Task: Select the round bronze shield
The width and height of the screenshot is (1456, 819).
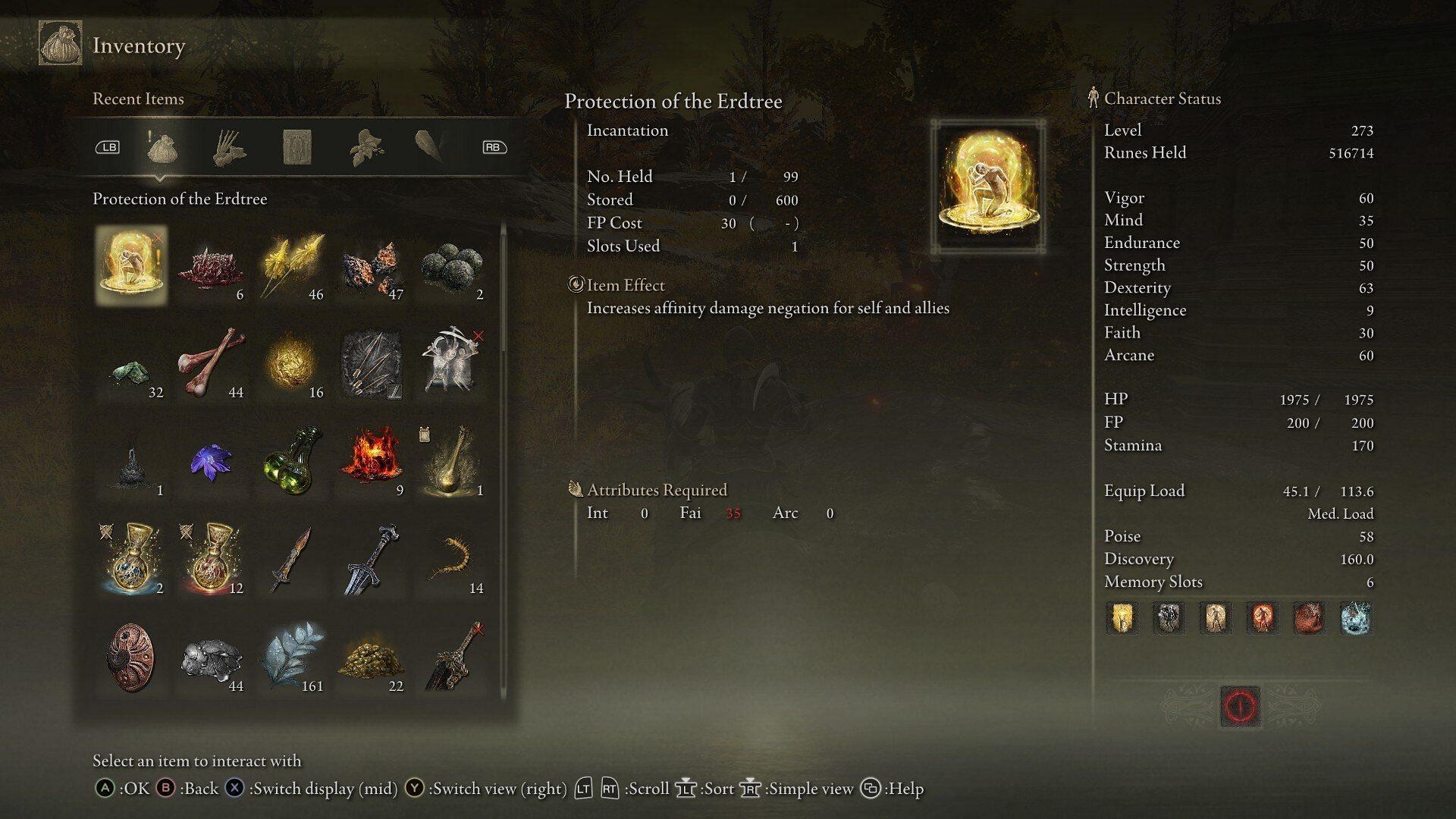Action: pyautogui.click(x=131, y=657)
